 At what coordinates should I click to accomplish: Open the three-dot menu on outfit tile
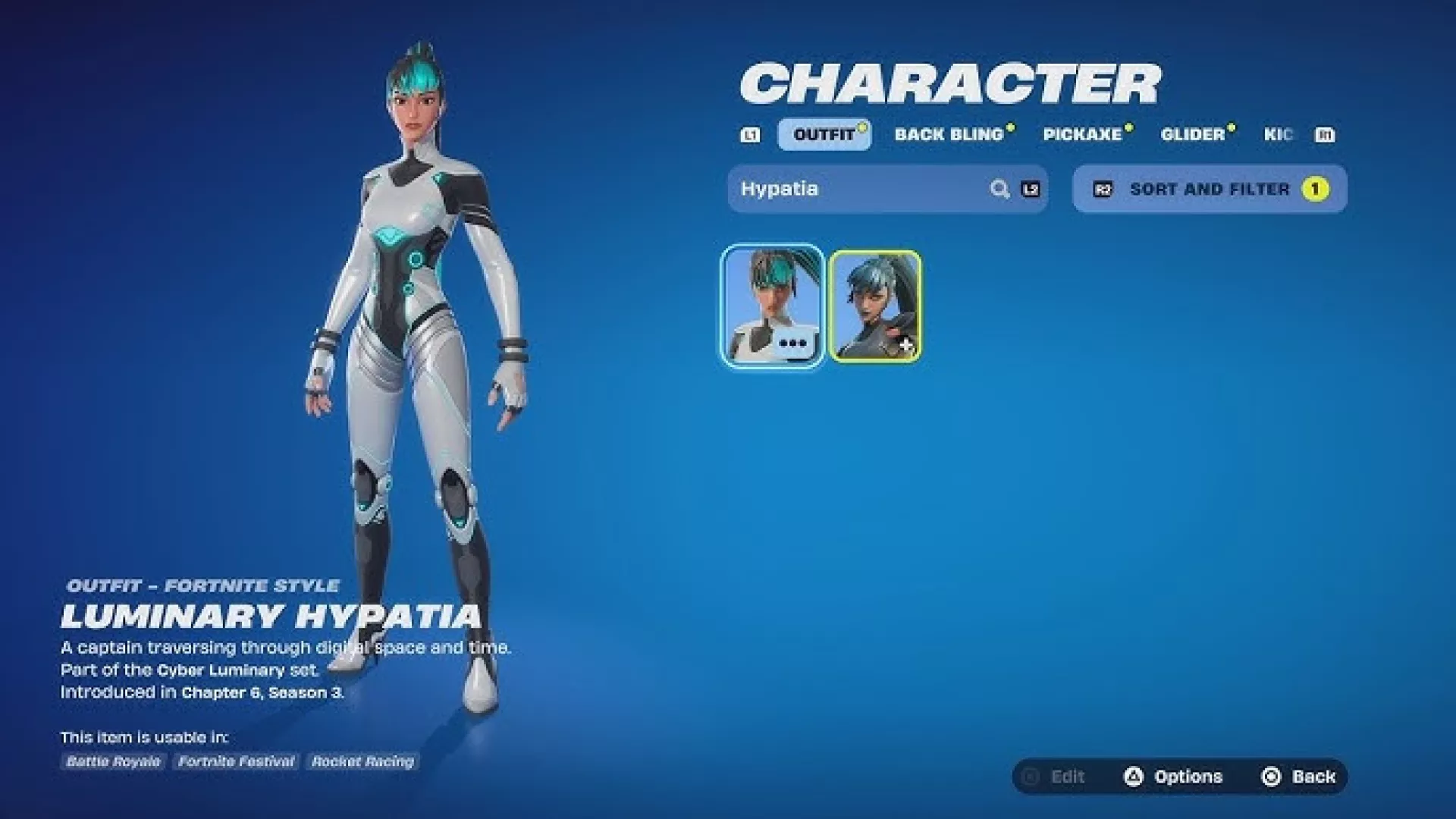pyautogui.click(x=792, y=344)
